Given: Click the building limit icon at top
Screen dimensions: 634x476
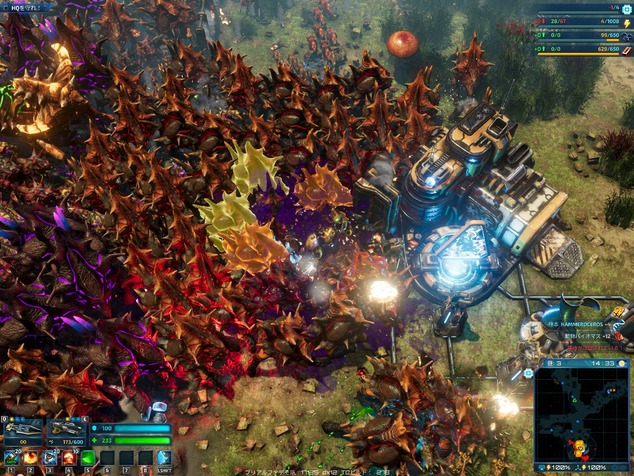Looking at the screenshot, I should point(628,9).
